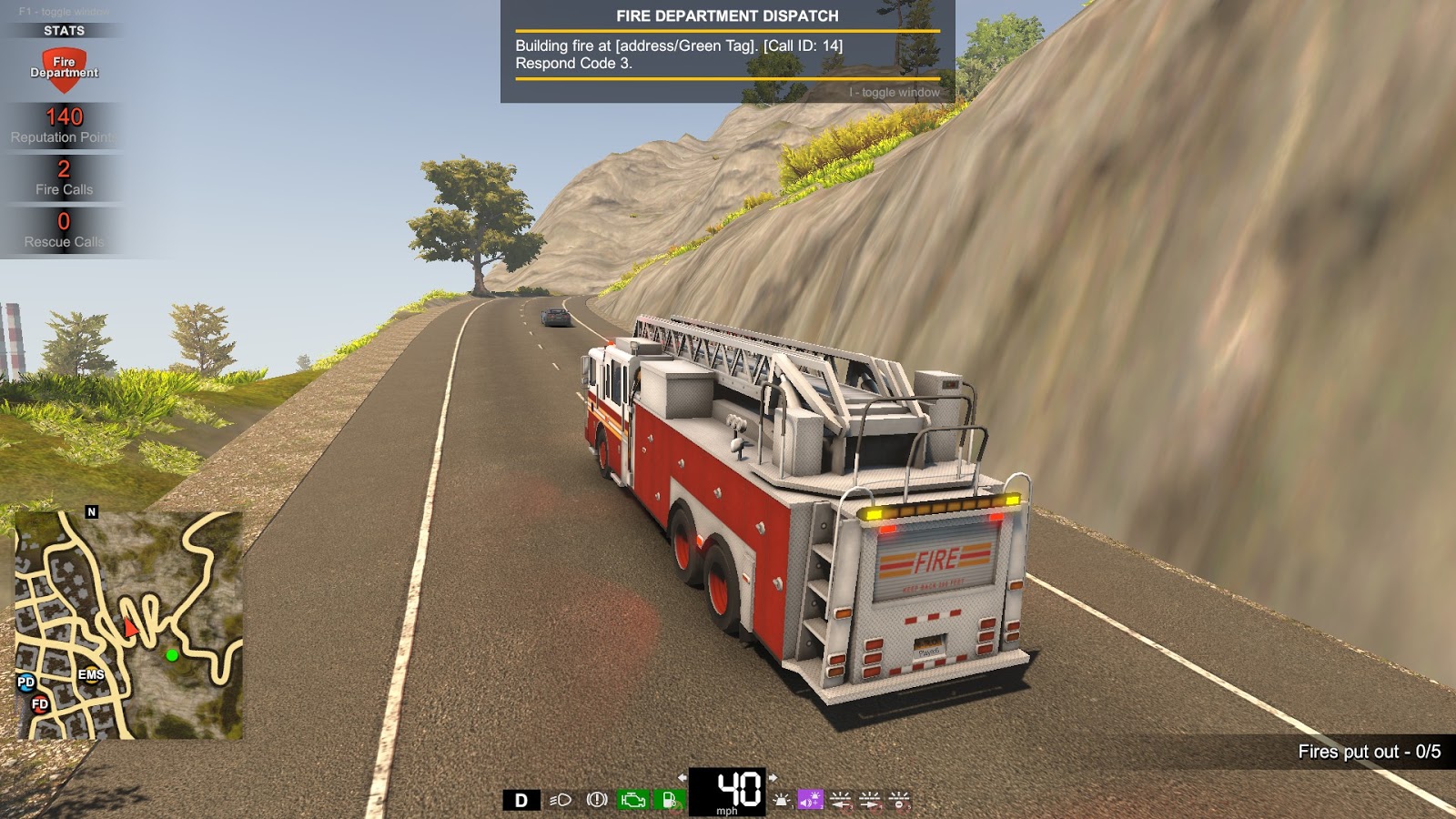Toggle the right turn signal
The image size is (1456, 819).
point(872,801)
